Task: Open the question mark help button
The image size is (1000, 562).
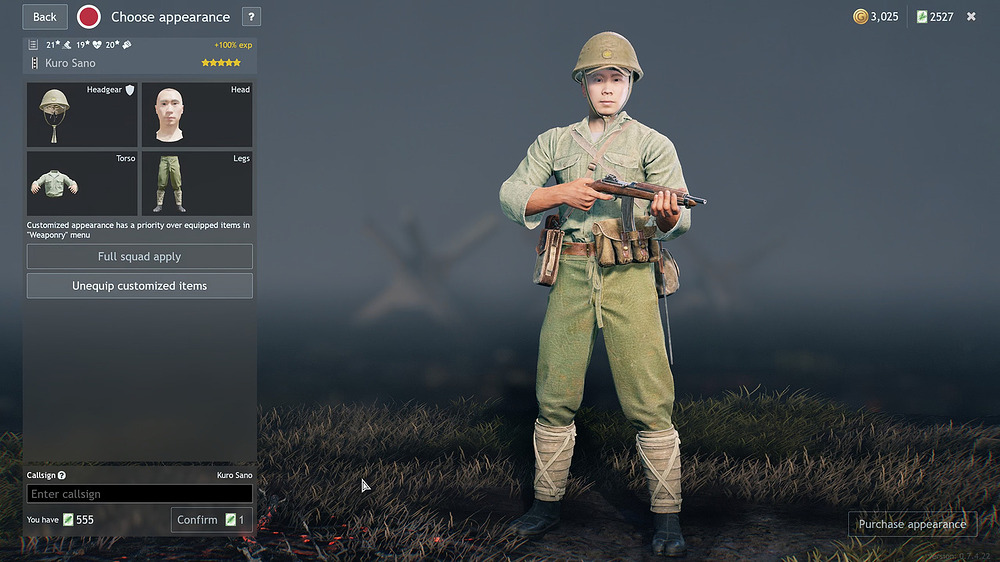Action: (x=251, y=17)
